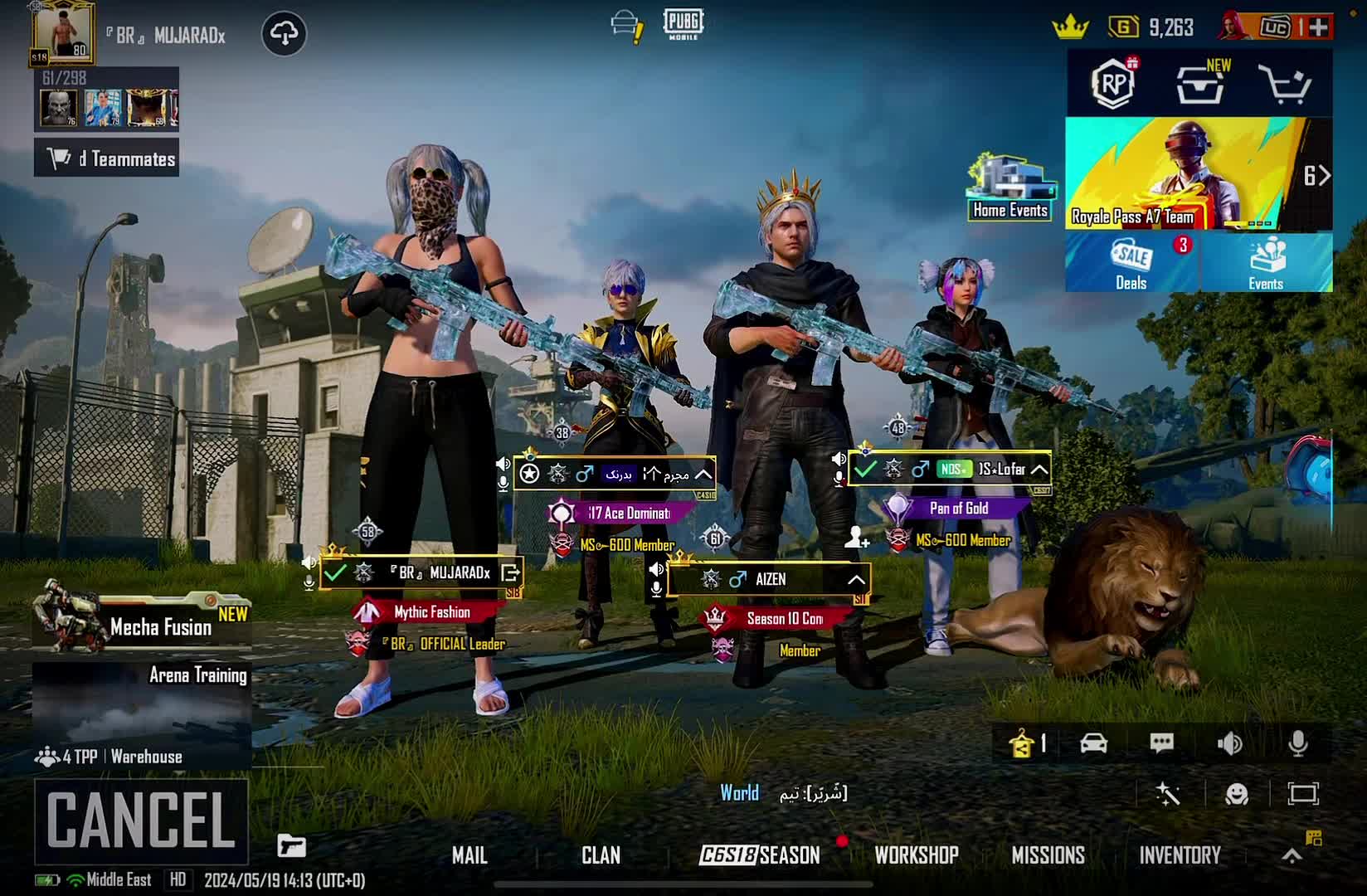Open the cloud download icon
The height and width of the screenshot is (896, 1367).
pos(284,34)
